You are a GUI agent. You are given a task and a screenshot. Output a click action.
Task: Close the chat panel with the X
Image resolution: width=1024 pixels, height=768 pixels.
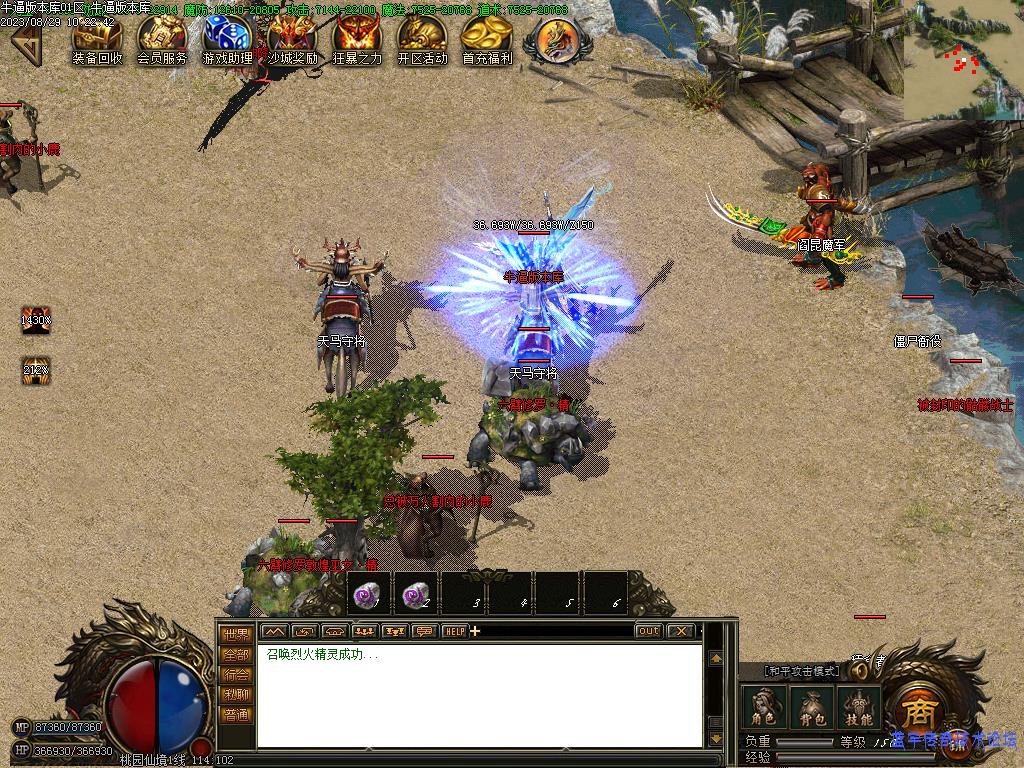pos(681,631)
